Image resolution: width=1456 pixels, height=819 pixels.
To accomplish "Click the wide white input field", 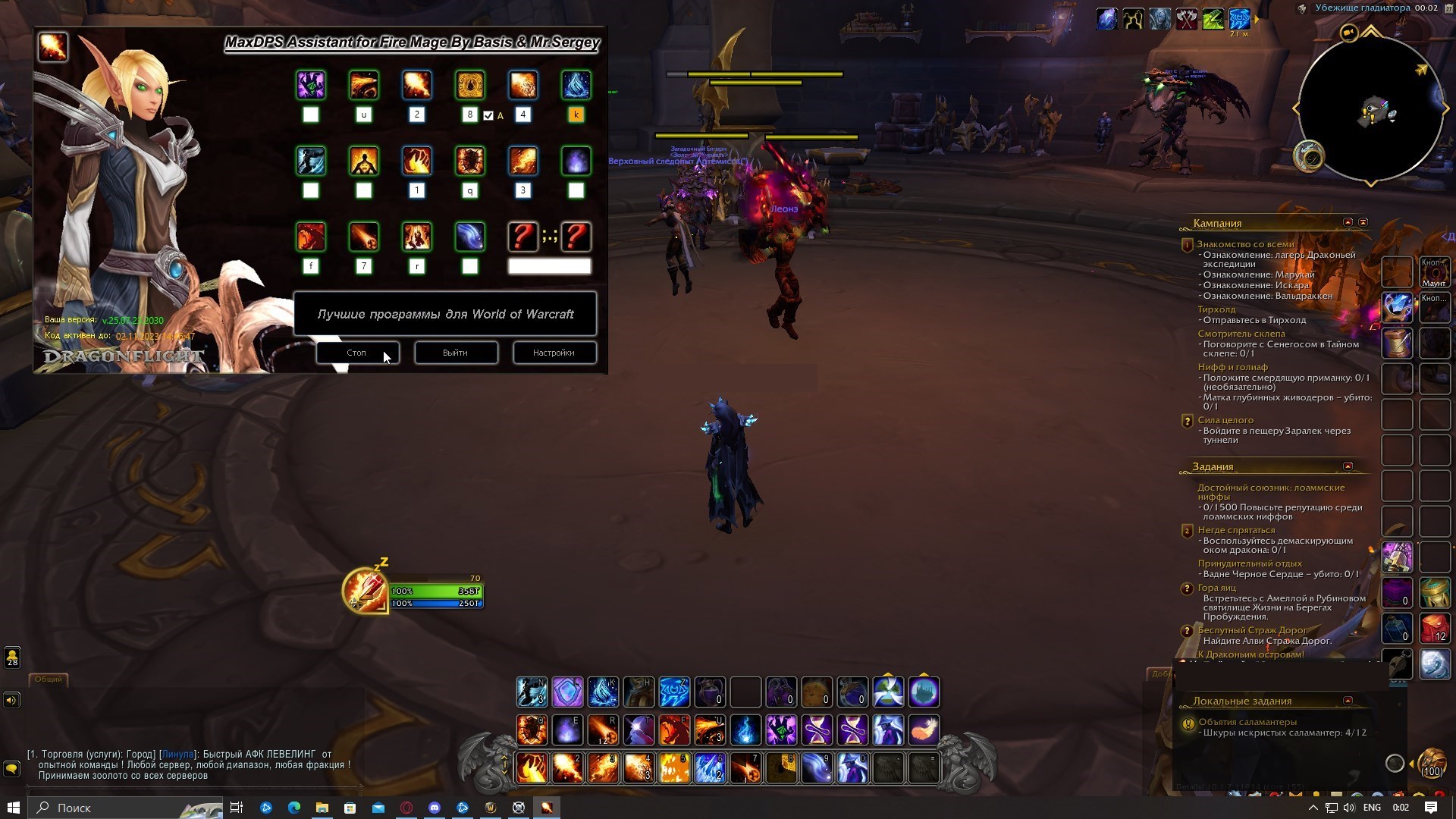I will click(549, 266).
